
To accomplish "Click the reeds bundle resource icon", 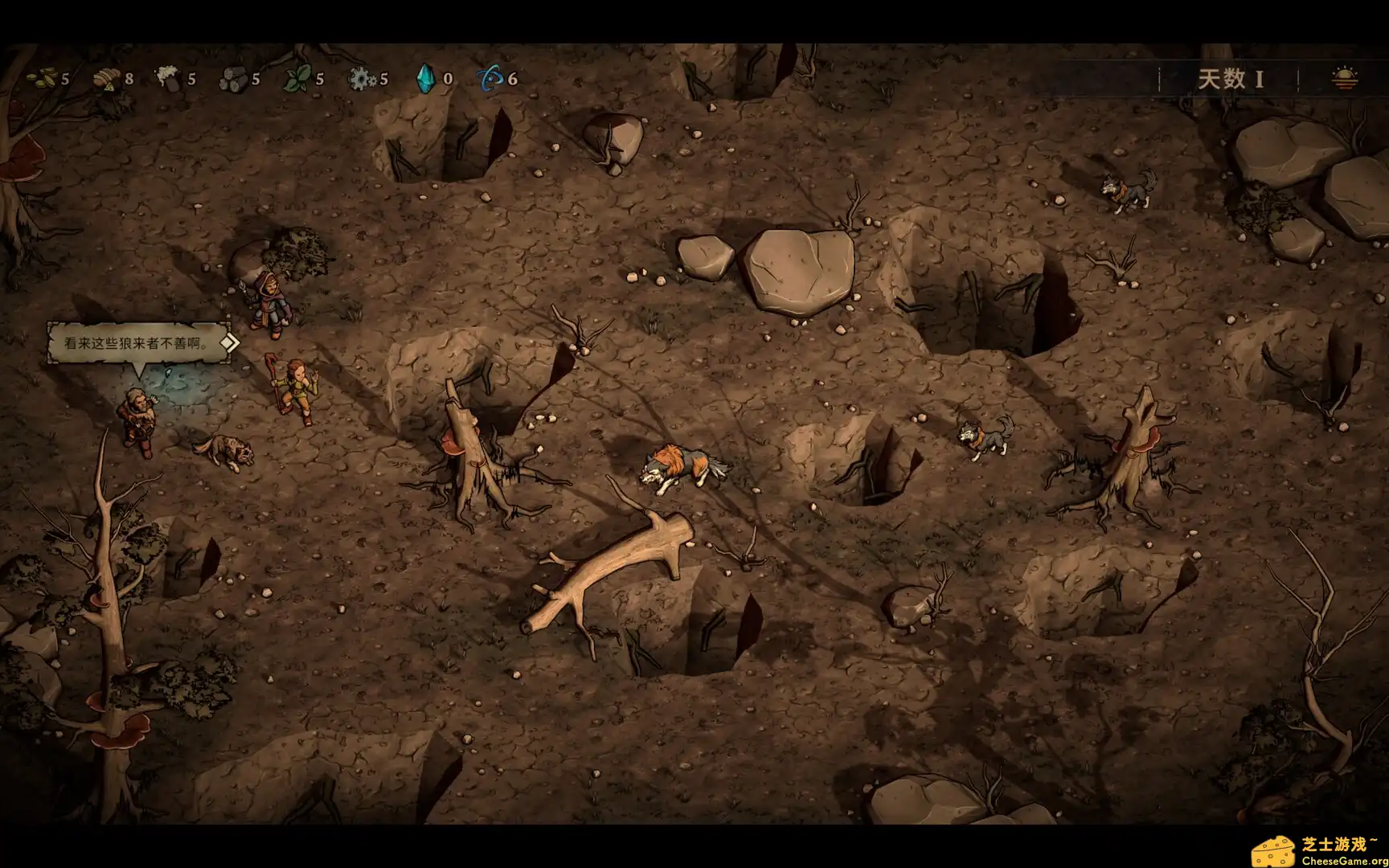I will pos(169,79).
